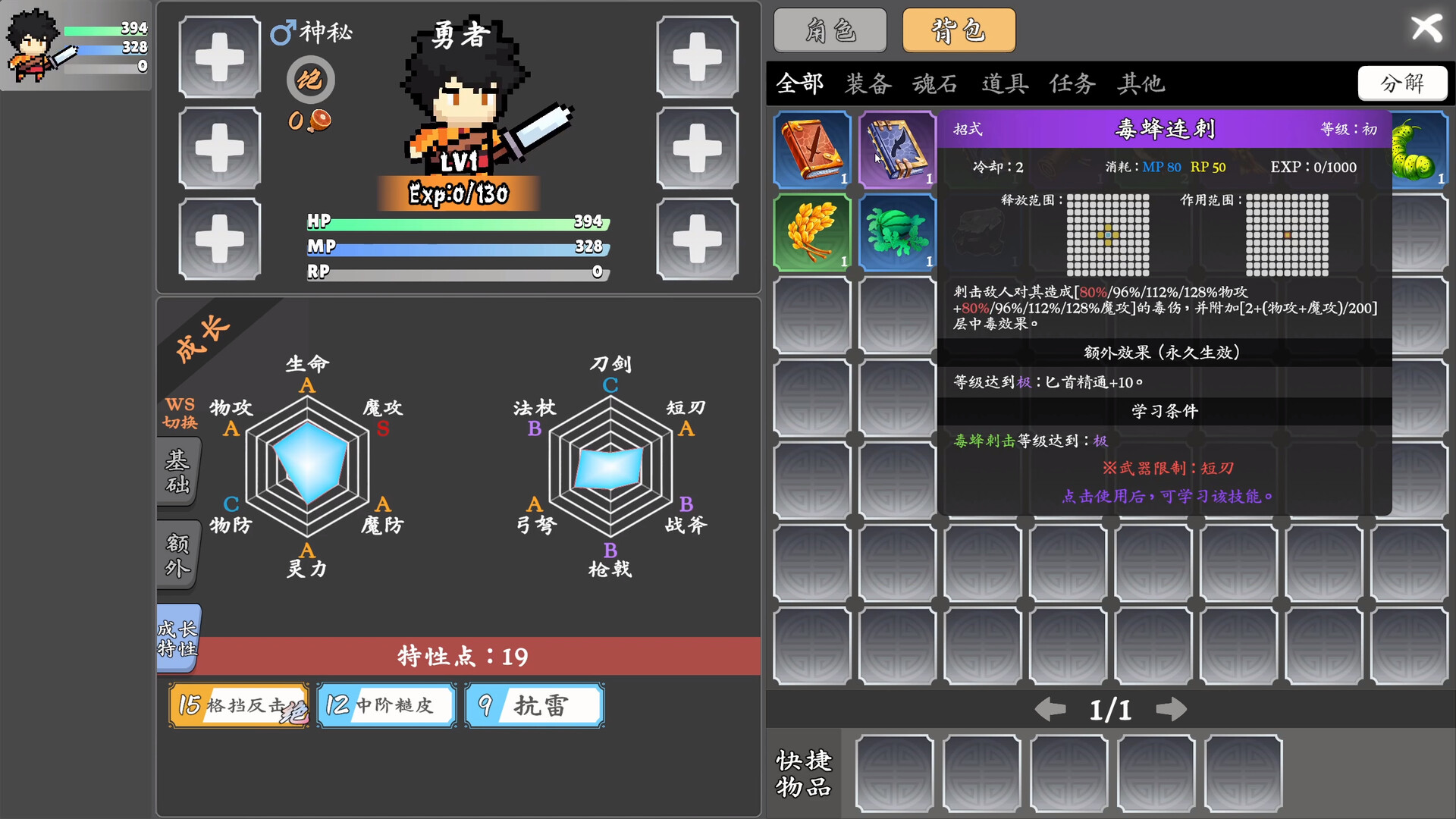
Task: Expand the 基础 side panel
Action: [x=177, y=472]
